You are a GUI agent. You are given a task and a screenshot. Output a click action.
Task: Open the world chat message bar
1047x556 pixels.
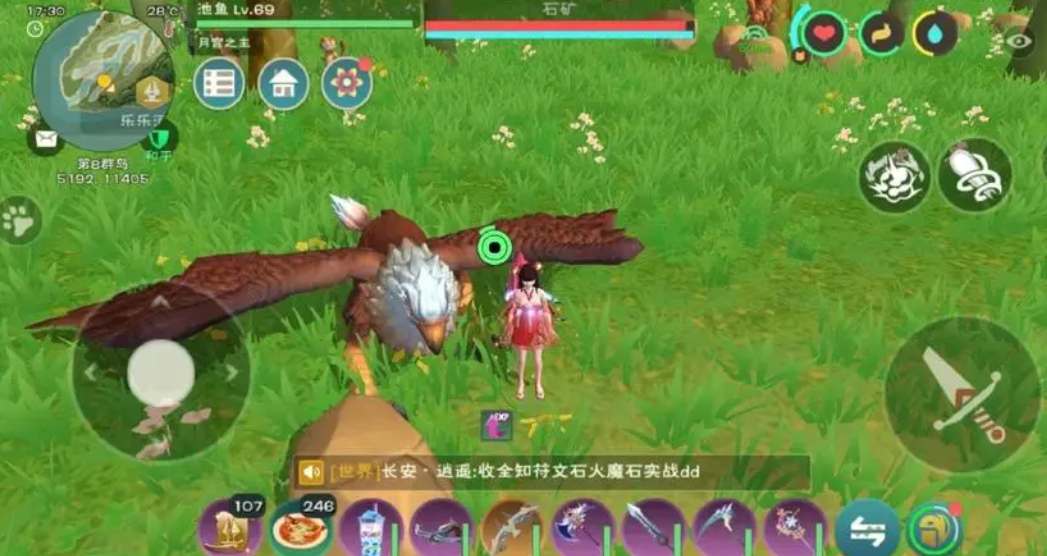click(550, 472)
